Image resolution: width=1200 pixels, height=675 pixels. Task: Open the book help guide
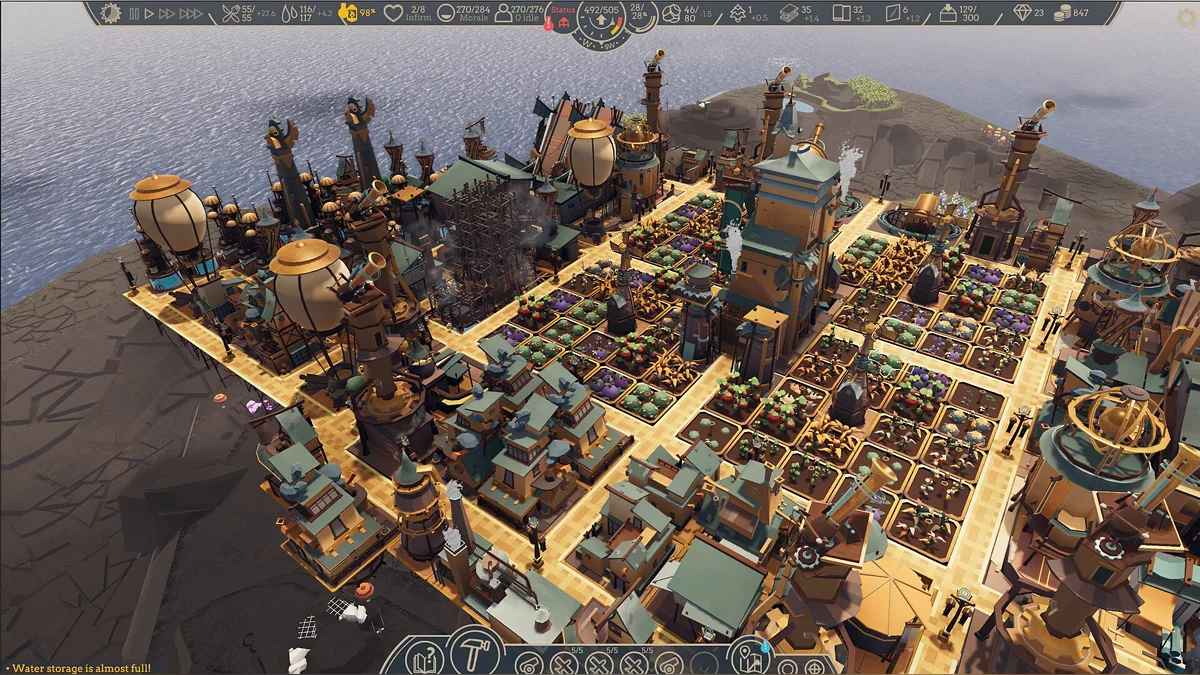tap(424, 660)
